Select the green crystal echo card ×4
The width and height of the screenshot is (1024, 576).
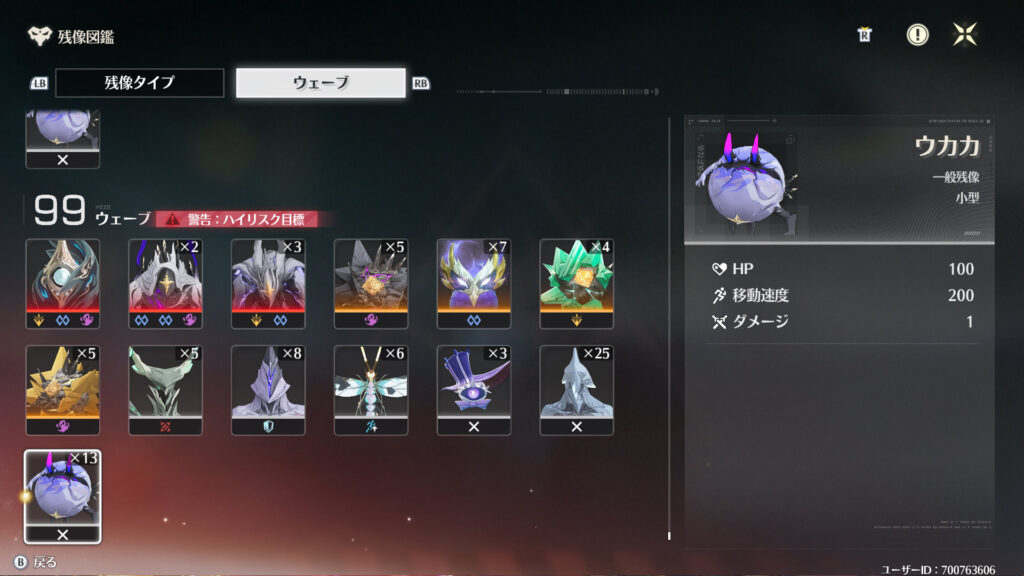[x=577, y=283]
